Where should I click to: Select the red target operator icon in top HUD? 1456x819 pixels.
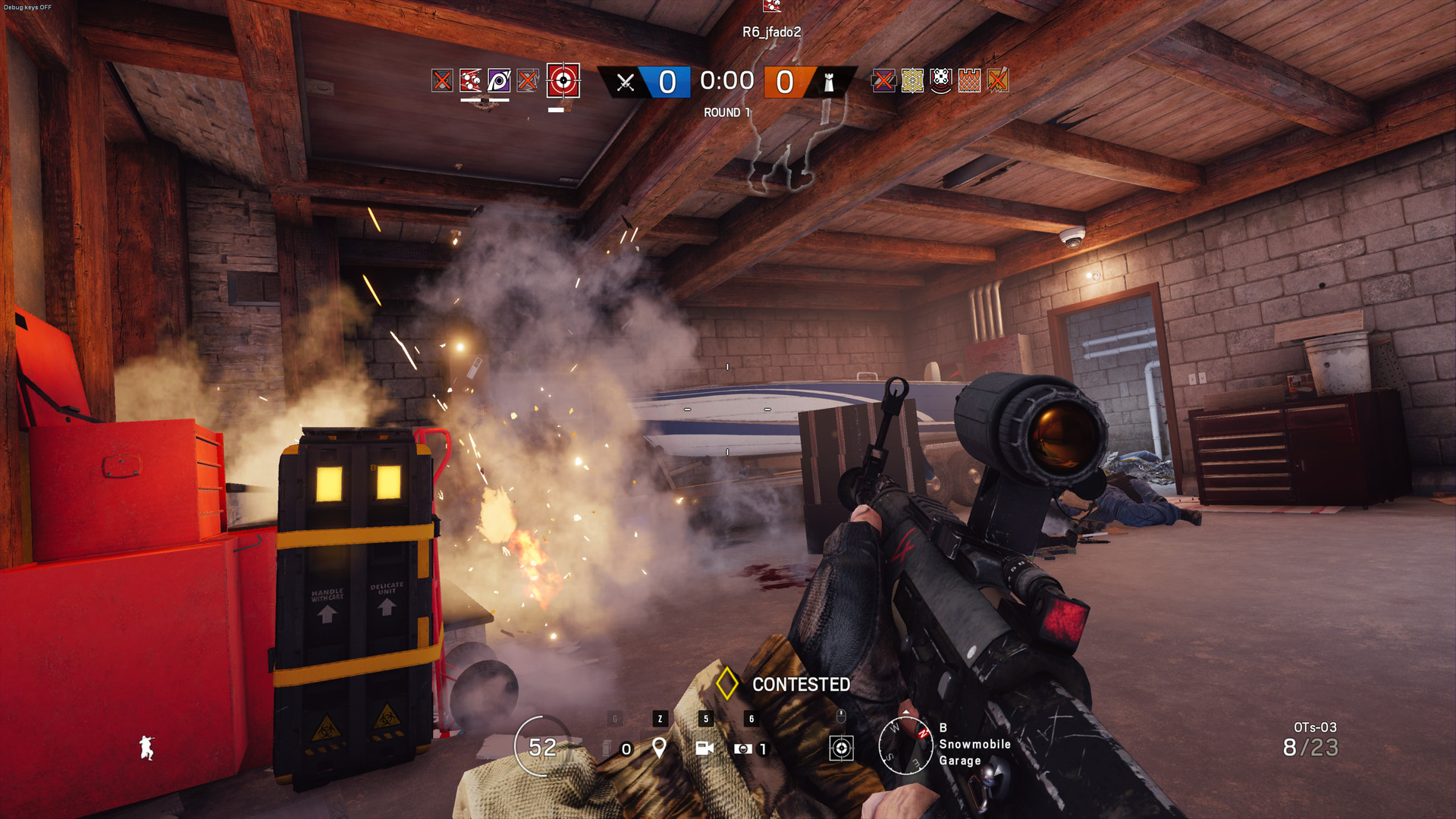(563, 82)
